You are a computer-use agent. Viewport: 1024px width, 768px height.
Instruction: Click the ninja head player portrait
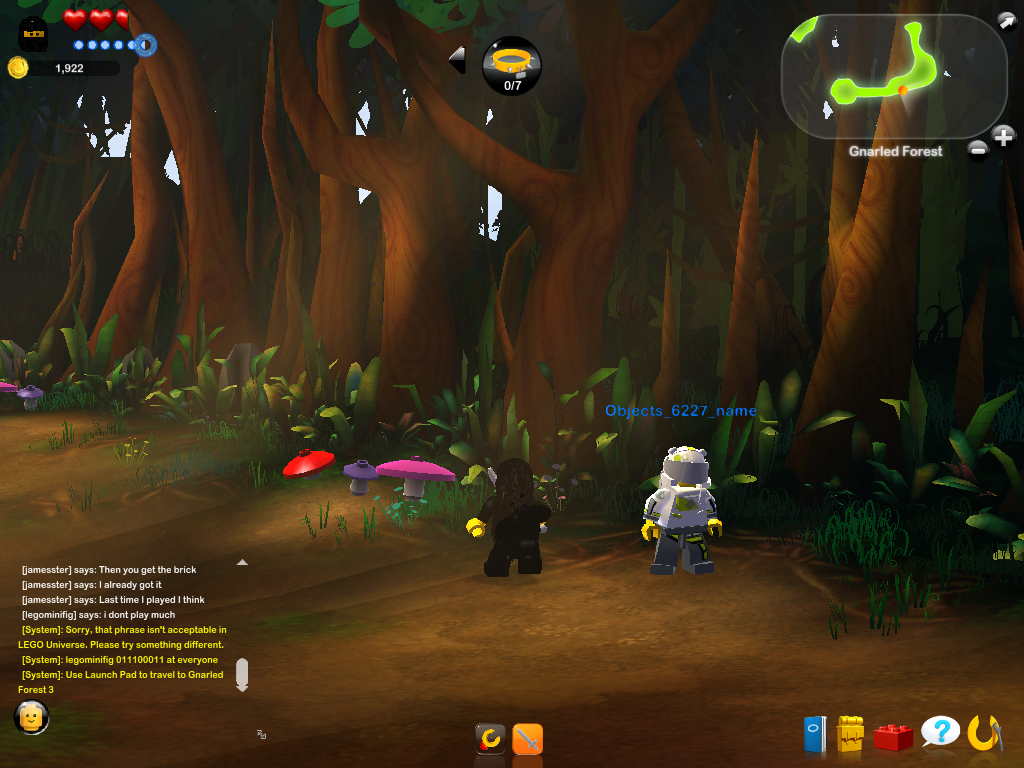pos(33,37)
